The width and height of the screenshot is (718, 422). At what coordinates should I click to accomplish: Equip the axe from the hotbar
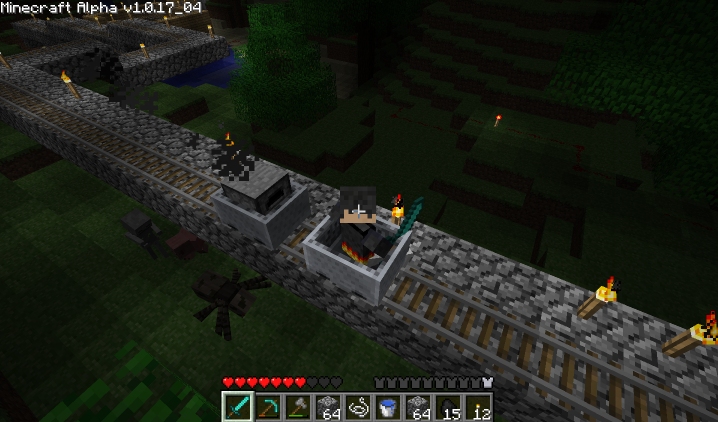tap(298, 407)
